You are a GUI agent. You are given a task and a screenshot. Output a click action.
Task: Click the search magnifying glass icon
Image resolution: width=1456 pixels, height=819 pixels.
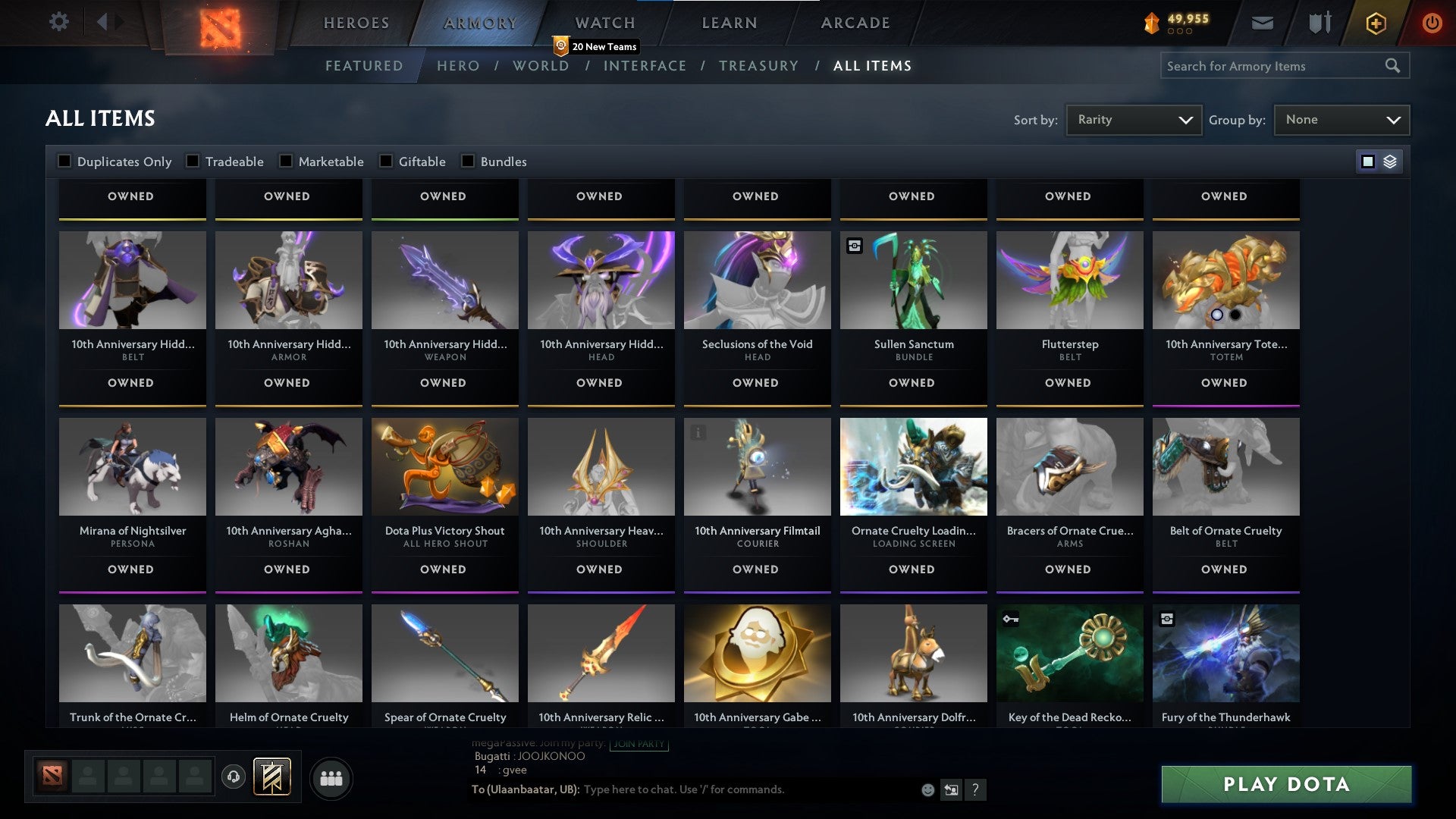(x=1394, y=65)
